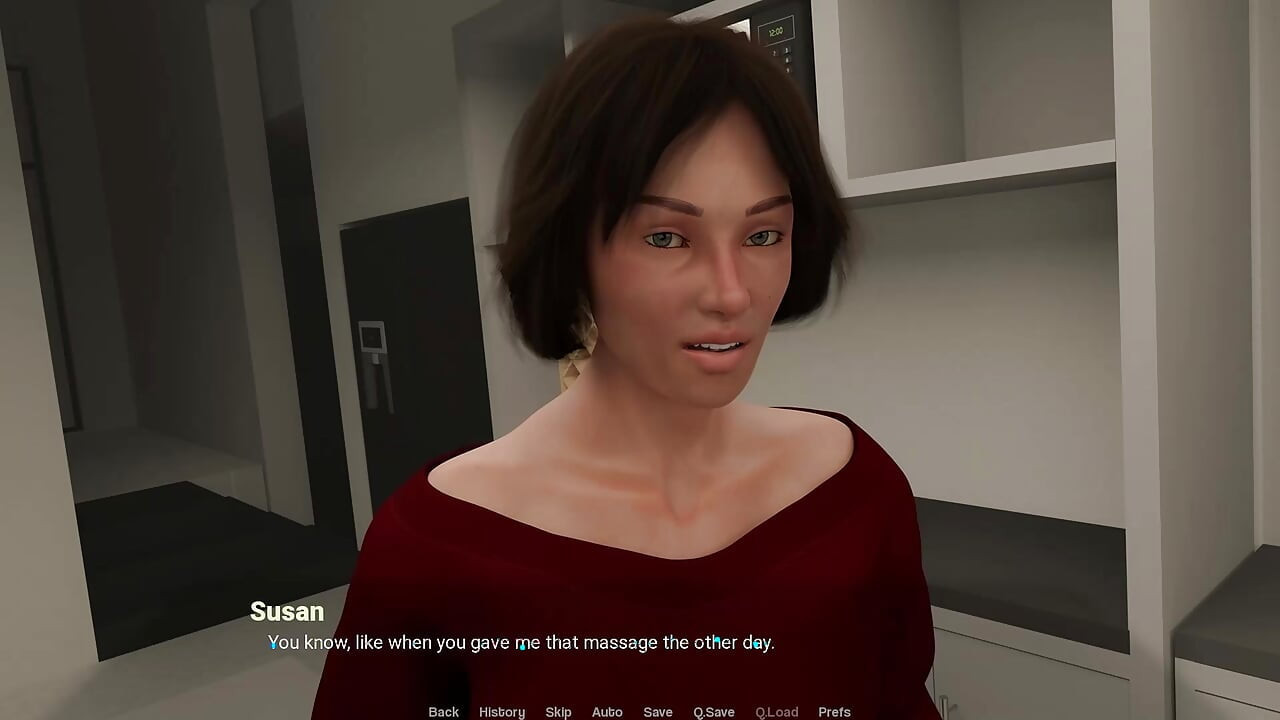
Task: Click the Auto entry in the quick menu
Action: pos(607,711)
